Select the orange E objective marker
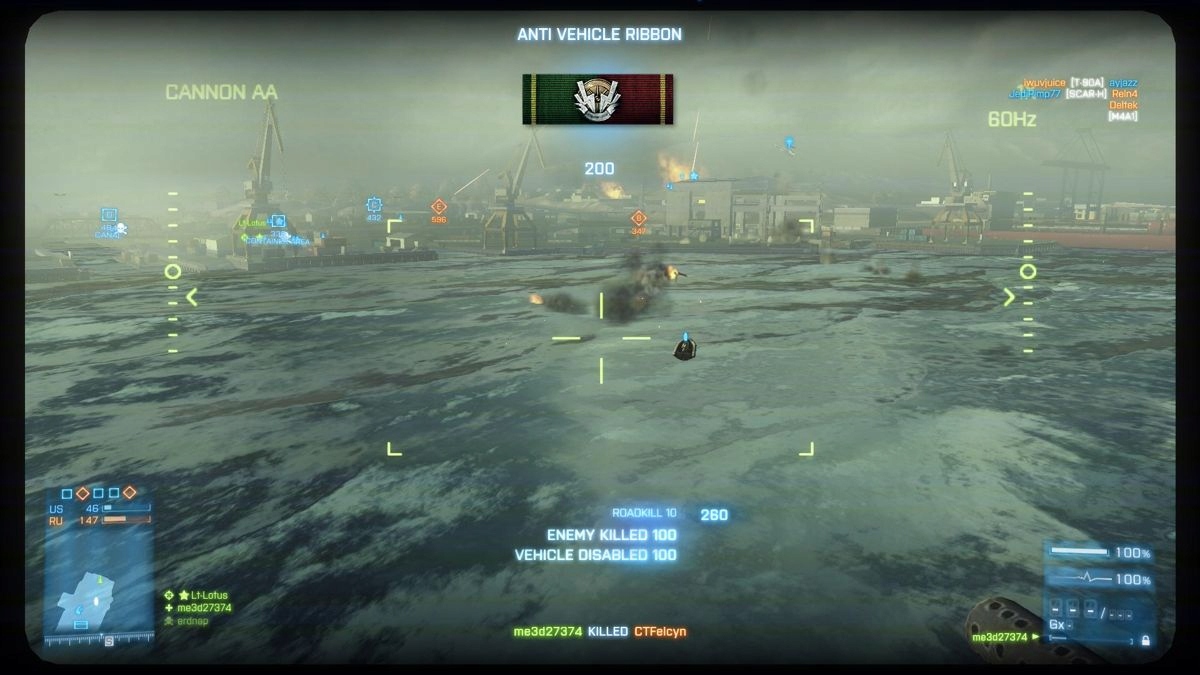The image size is (1200, 675). [437, 207]
